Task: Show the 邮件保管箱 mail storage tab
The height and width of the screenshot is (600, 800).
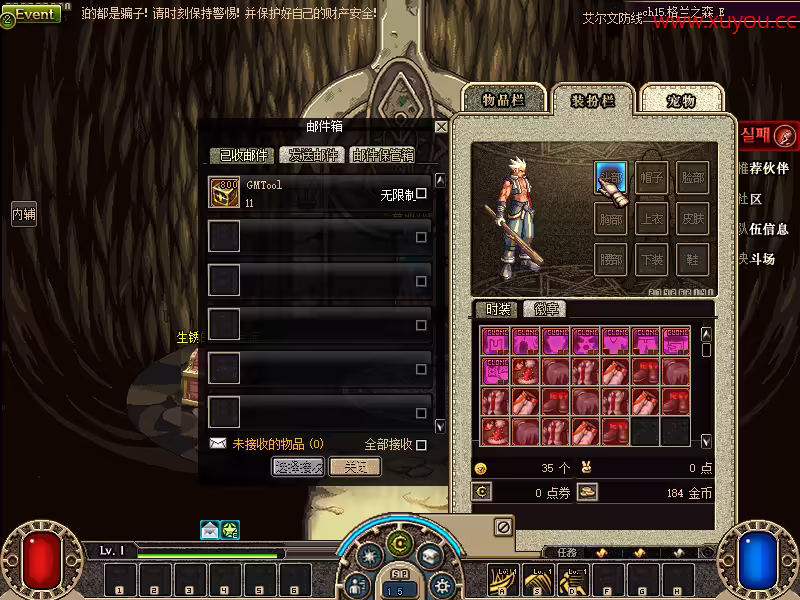Action: pyautogui.click(x=382, y=155)
